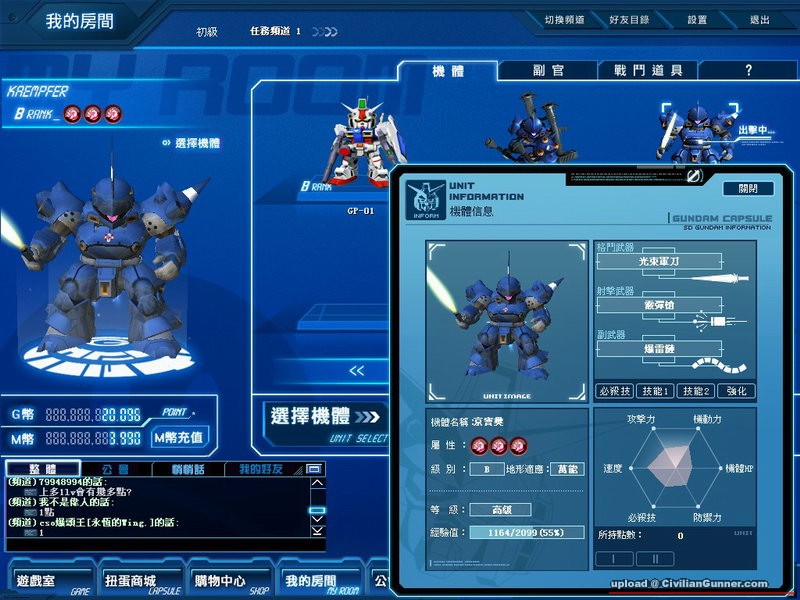Recharge M coins with M幣充值
The height and width of the screenshot is (600, 800).
pyautogui.click(x=179, y=437)
